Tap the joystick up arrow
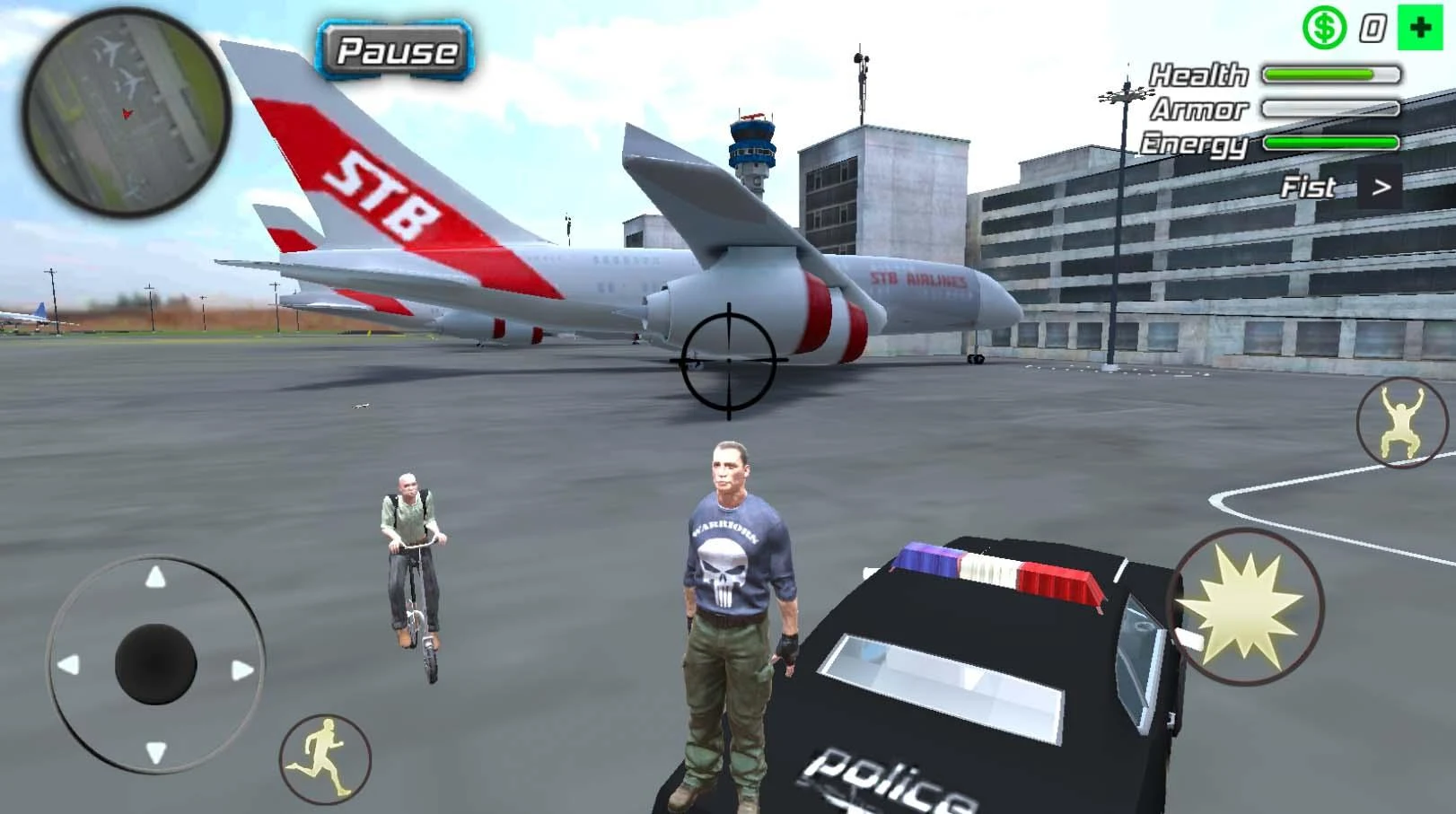Image resolution: width=1456 pixels, height=814 pixels. [x=158, y=575]
